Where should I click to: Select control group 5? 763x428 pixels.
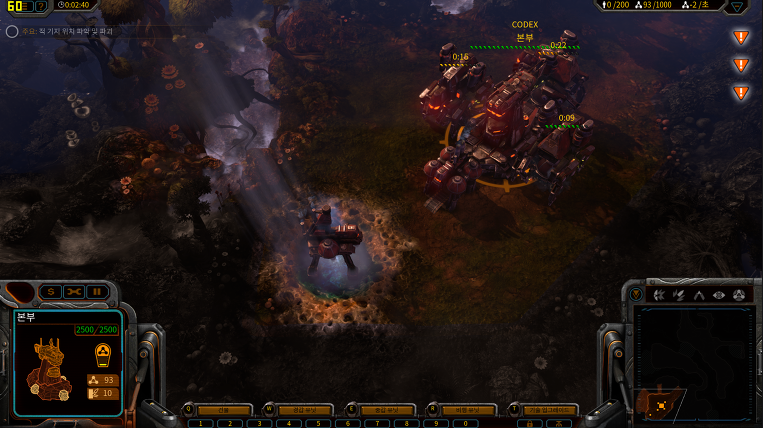317,423
